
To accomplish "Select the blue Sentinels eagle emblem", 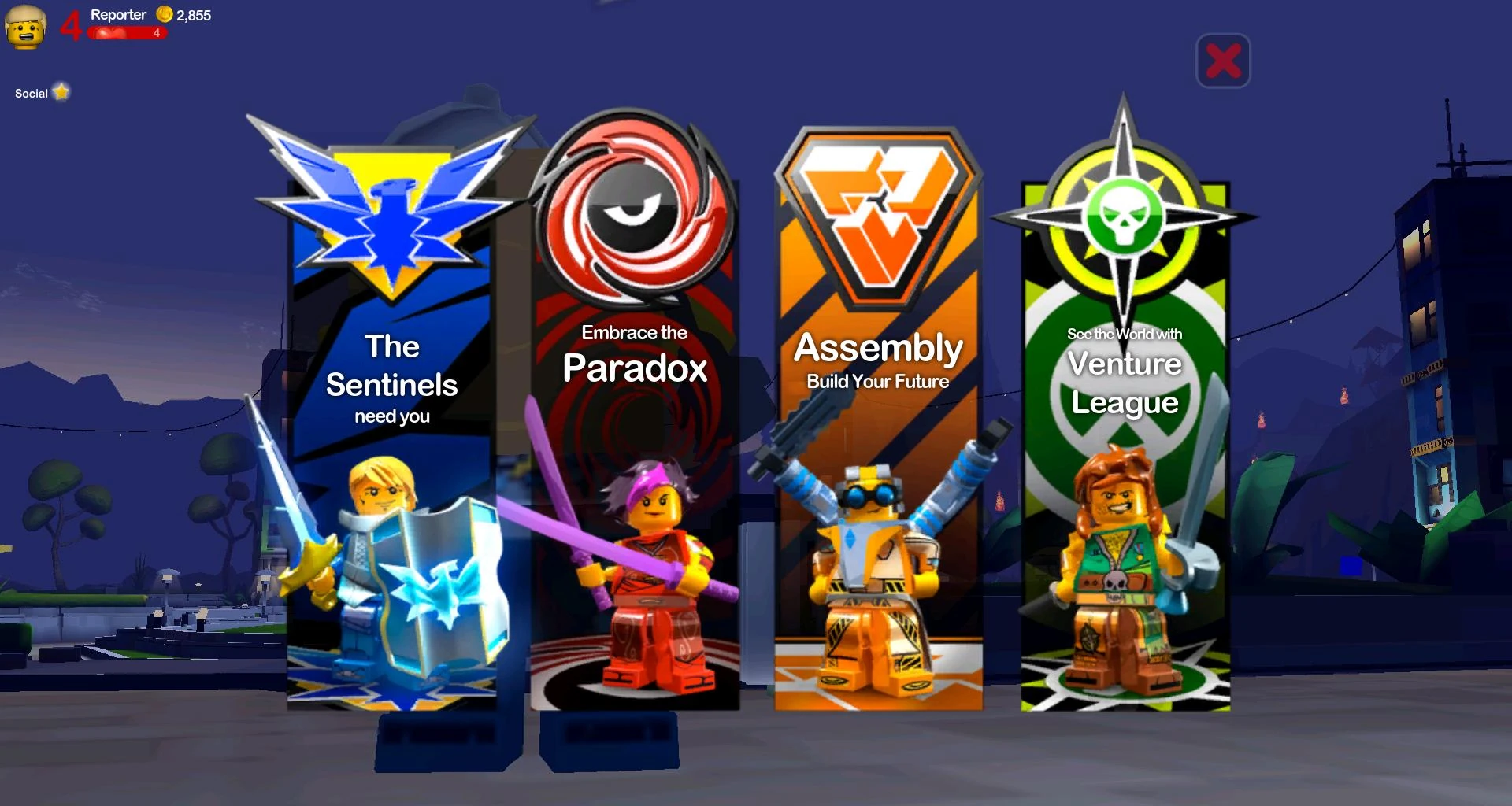I will (x=388, y=209).
